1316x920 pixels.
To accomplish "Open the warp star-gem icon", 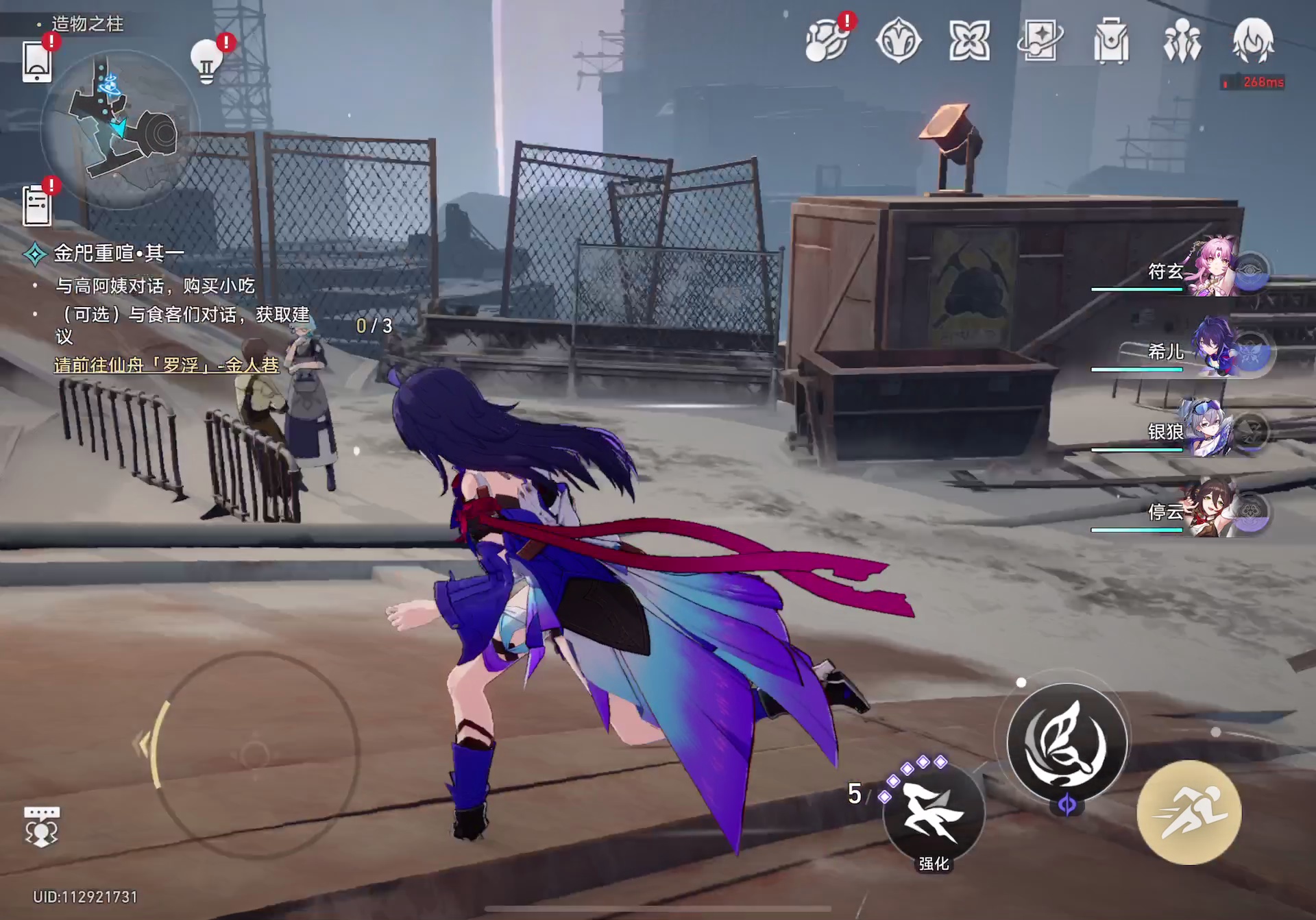I will pyautogui.click(x=898, y=41).
